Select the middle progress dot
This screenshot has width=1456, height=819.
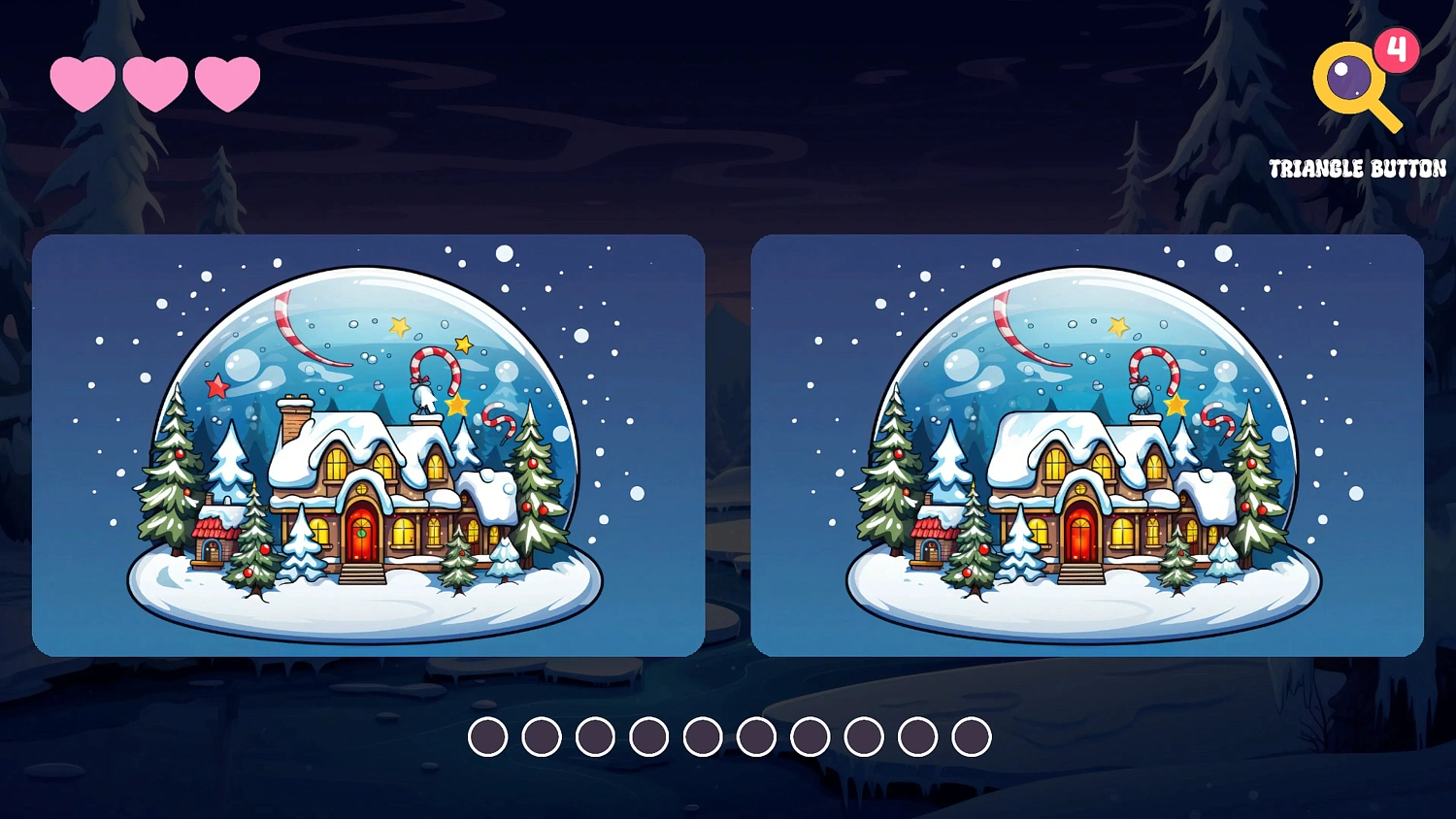coord(702,736)
